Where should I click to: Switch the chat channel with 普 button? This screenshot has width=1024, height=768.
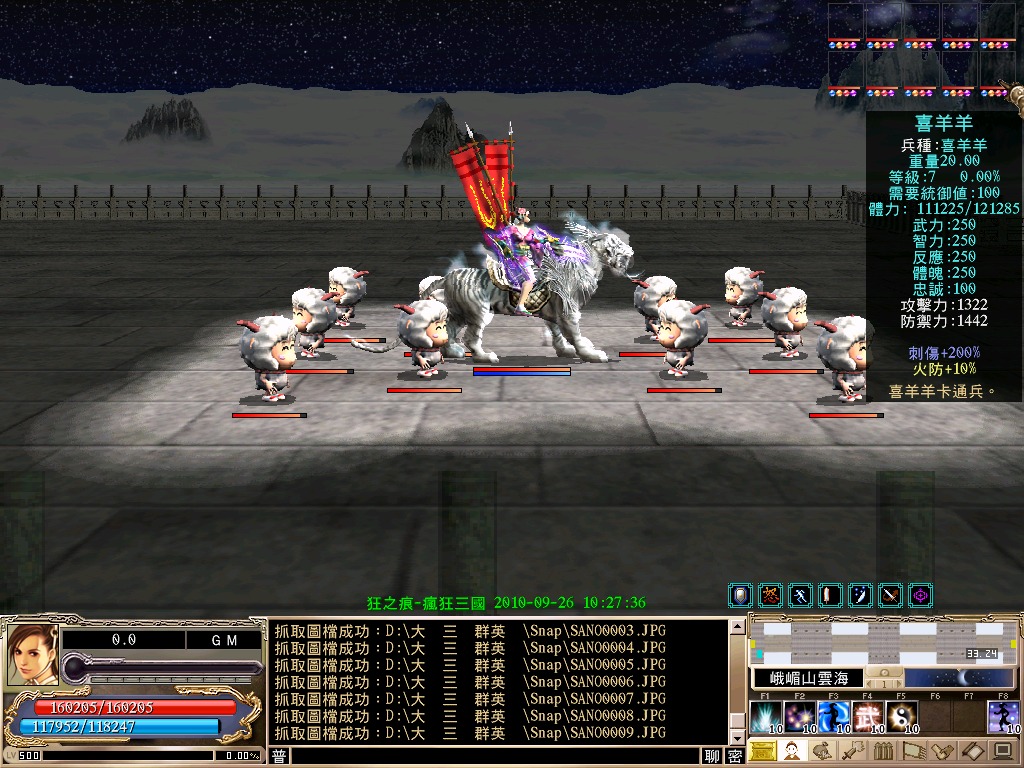point(279,756)
